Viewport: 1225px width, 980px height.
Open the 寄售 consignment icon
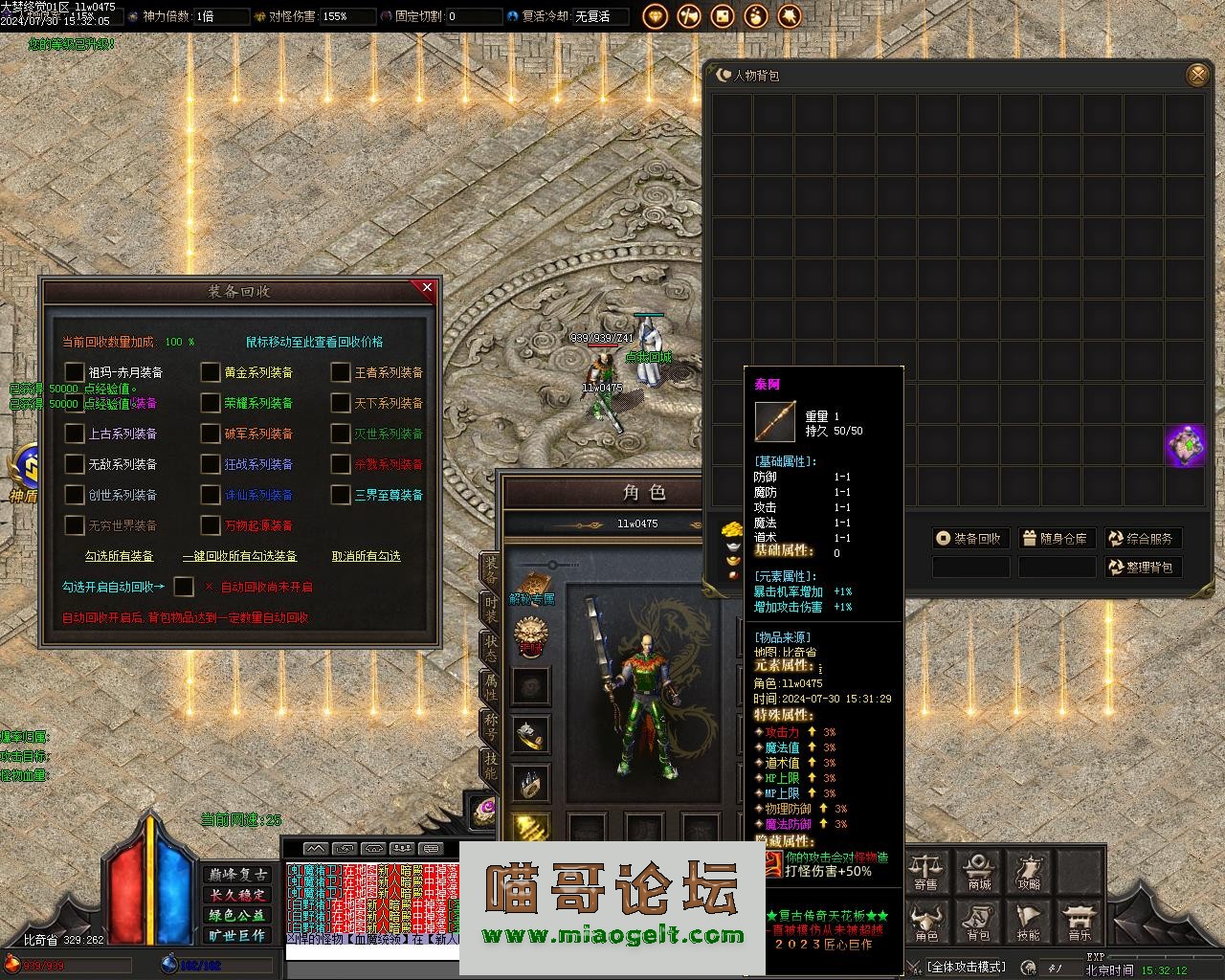[x=926, y=871]
